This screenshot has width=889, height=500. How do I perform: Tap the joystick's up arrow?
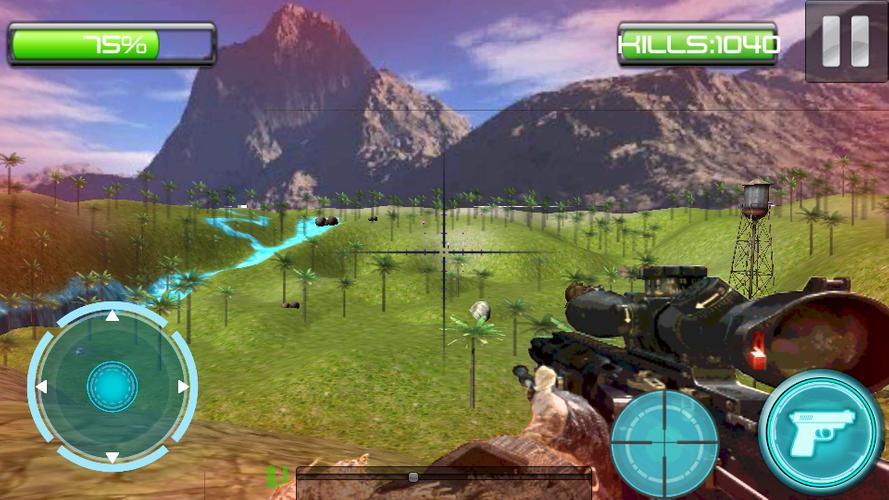point(112,316)
